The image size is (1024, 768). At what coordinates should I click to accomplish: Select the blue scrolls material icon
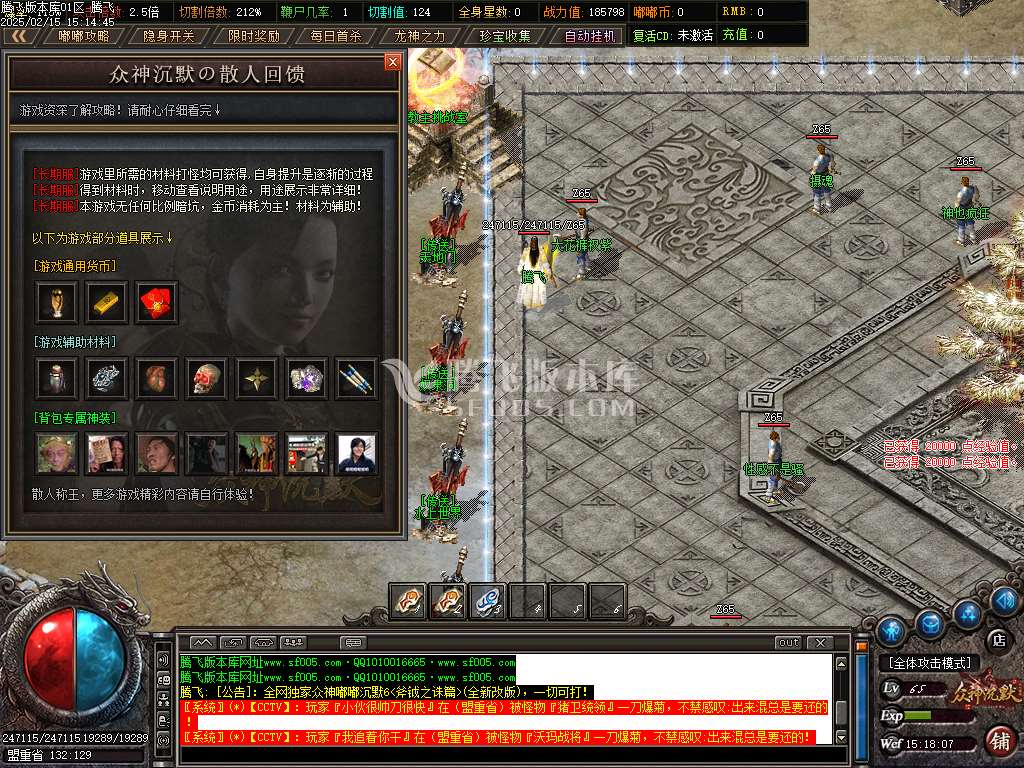[357, 377]
